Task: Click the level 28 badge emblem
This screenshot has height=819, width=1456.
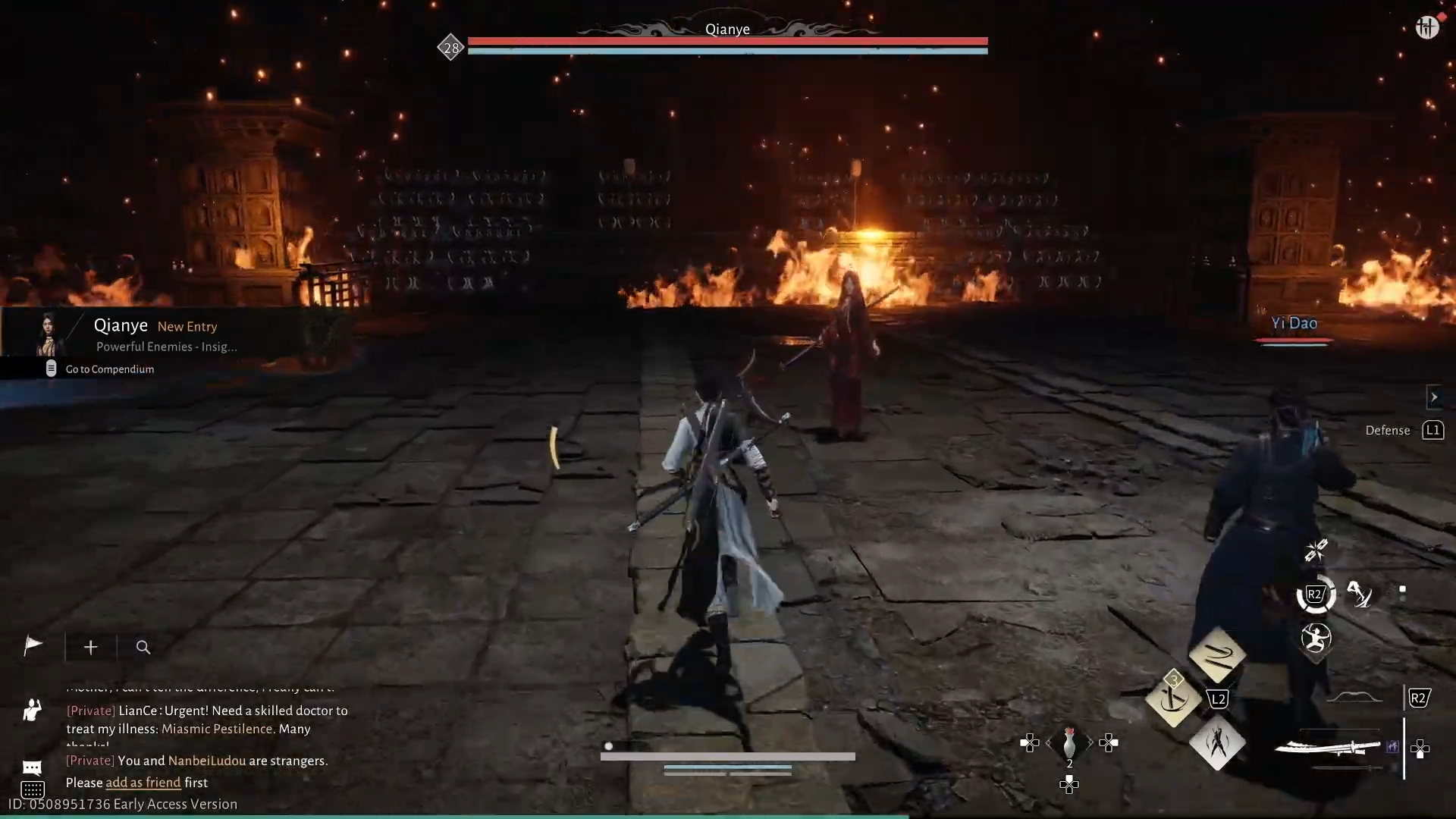Action: [x=451, y=48]
